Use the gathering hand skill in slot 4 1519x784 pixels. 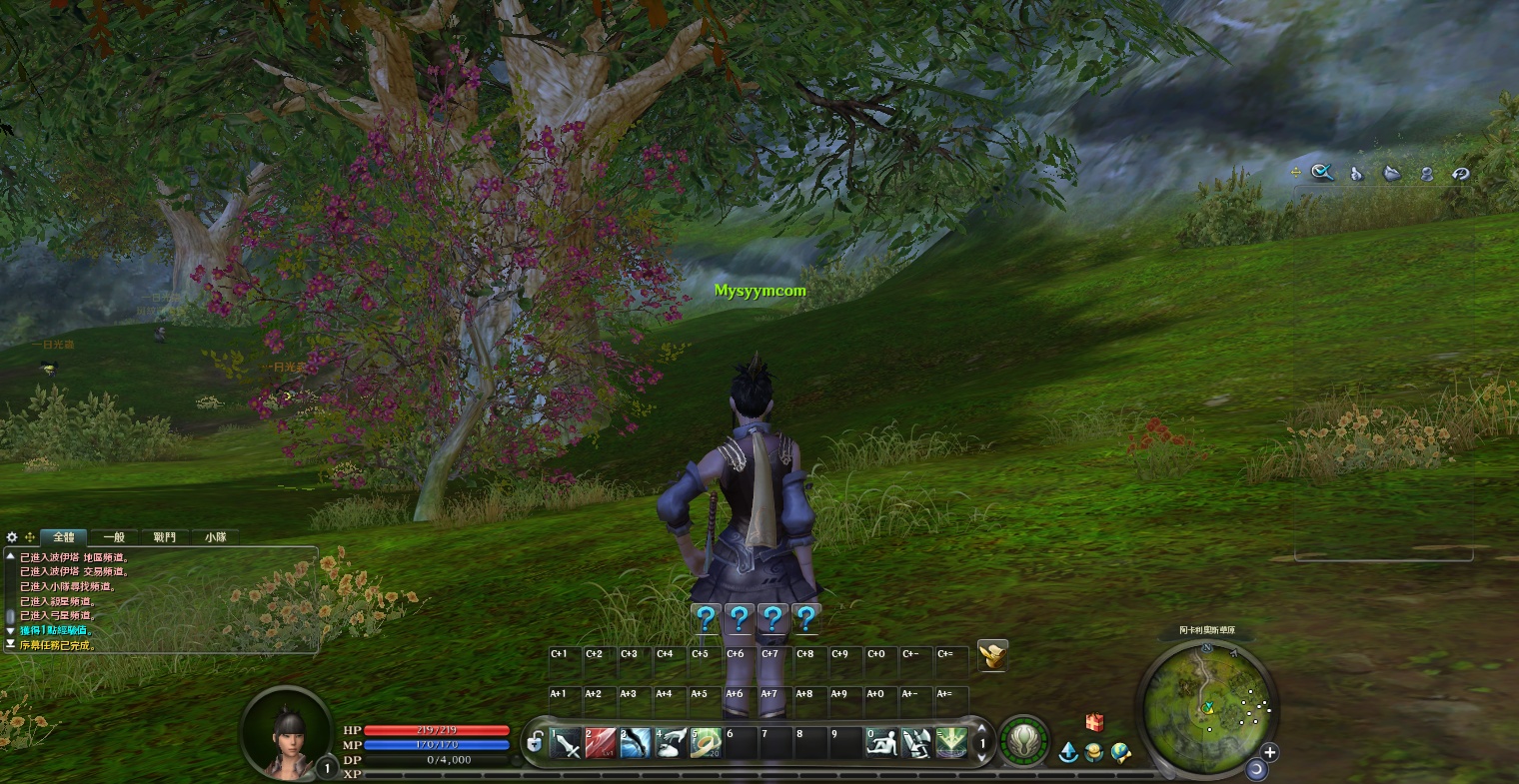click(x=672, y=743)
